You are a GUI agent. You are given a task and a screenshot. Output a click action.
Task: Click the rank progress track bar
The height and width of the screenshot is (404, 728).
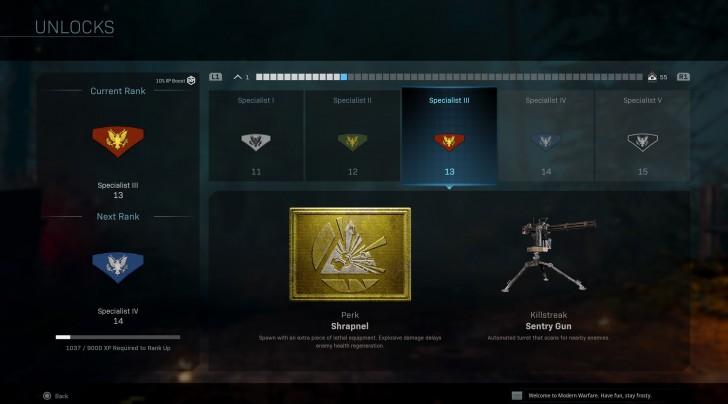449,77
